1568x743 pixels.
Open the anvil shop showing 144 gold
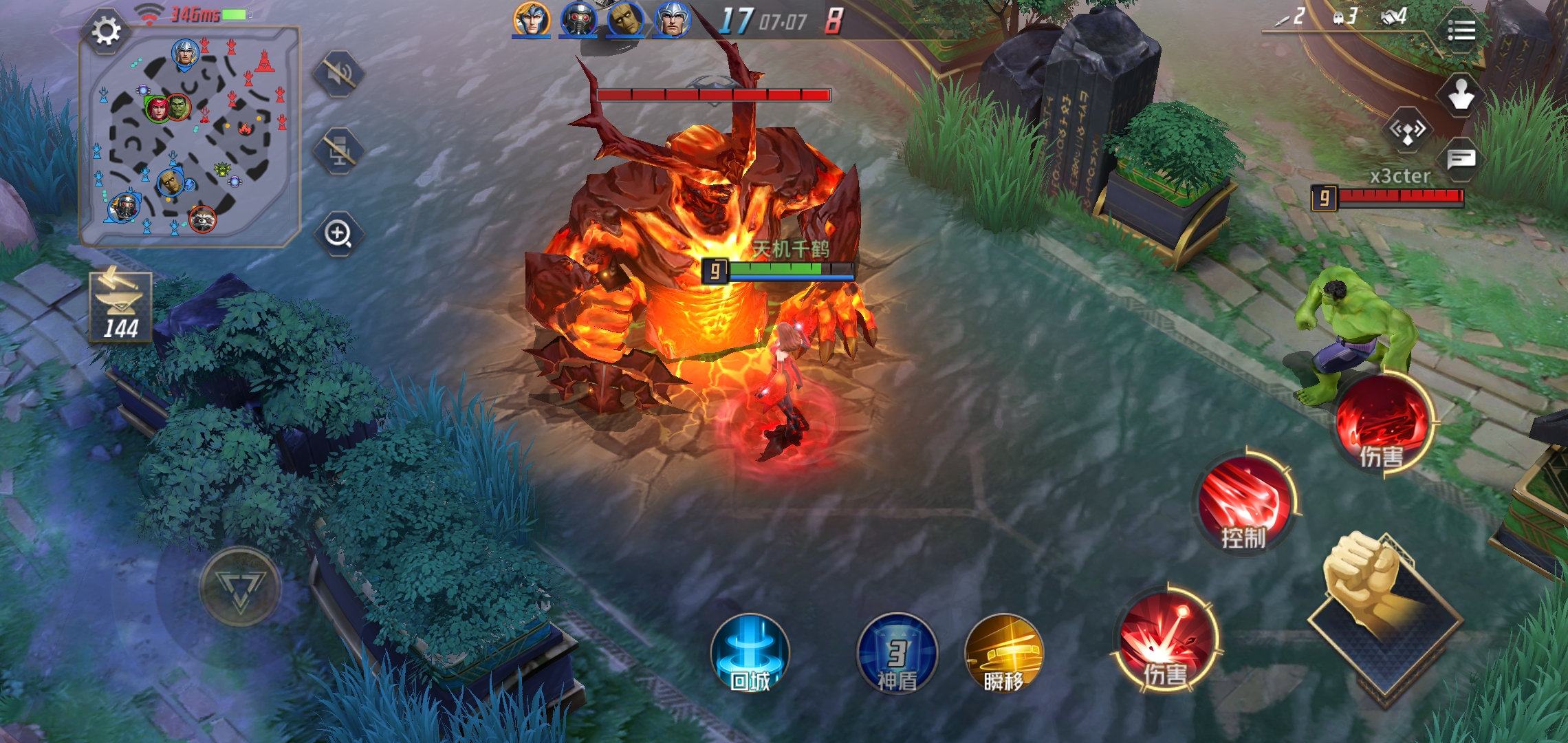[120, 308]
